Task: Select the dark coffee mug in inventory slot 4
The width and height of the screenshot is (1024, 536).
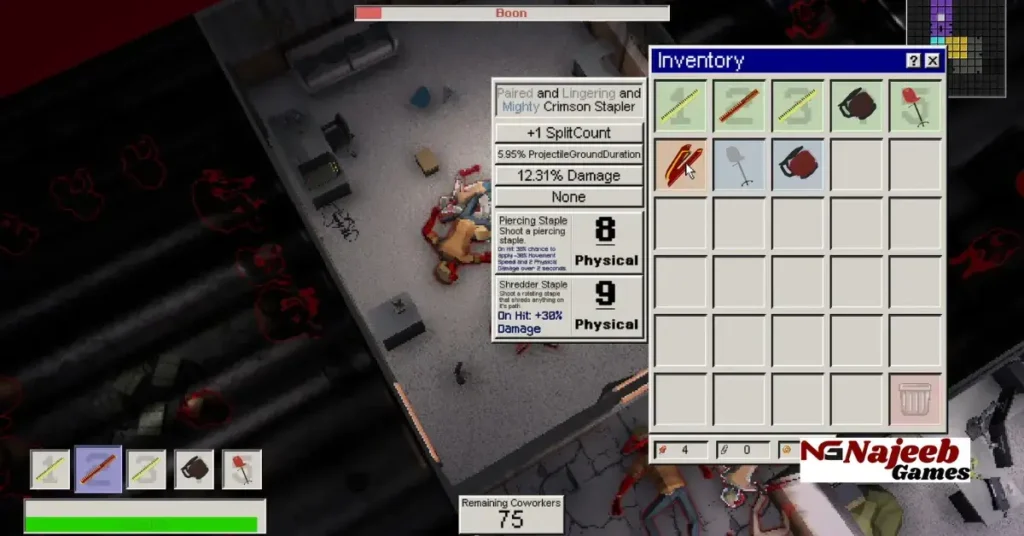Action: (x=857, y=106)
